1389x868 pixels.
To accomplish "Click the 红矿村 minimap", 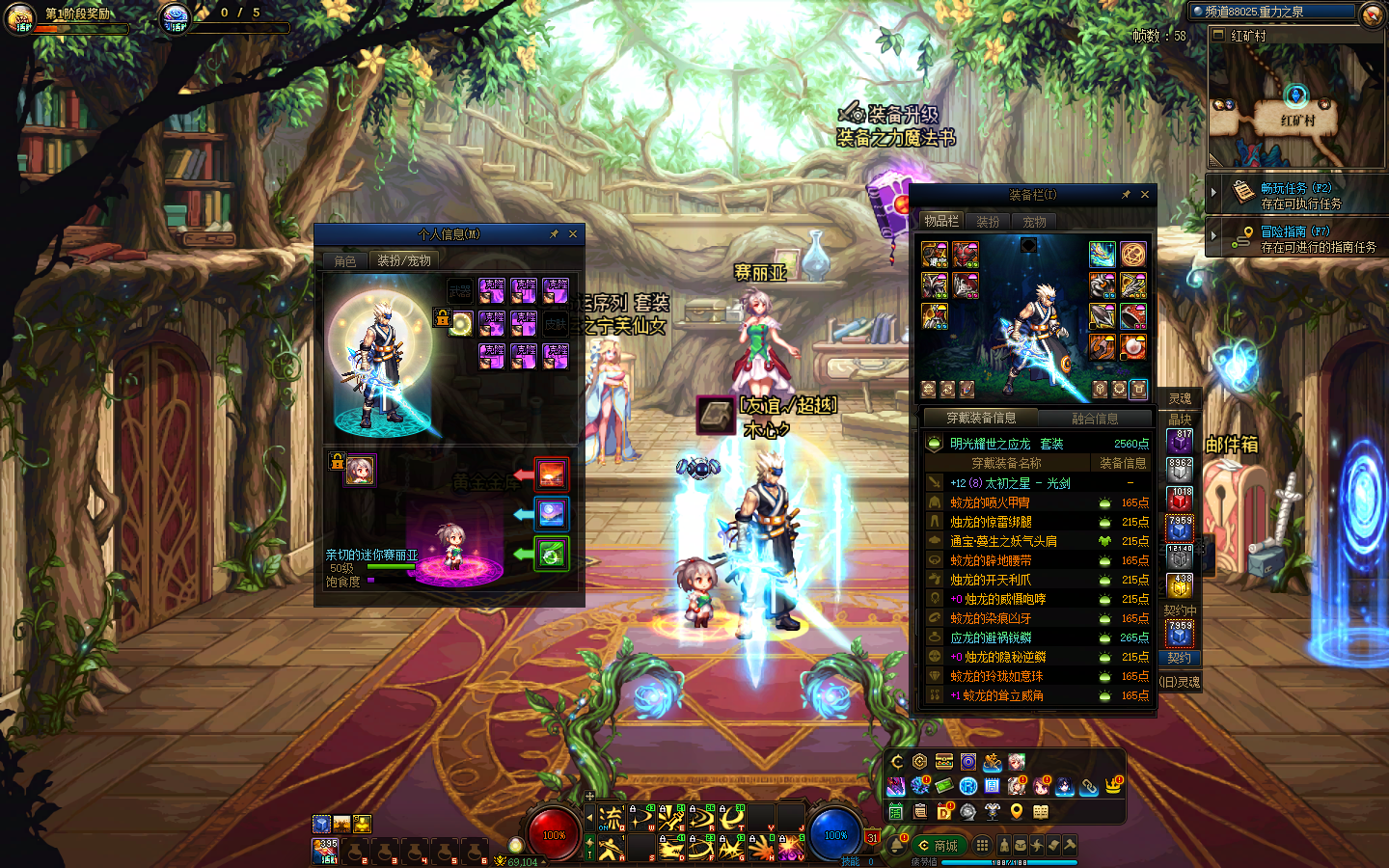I will click(1295, 106).
